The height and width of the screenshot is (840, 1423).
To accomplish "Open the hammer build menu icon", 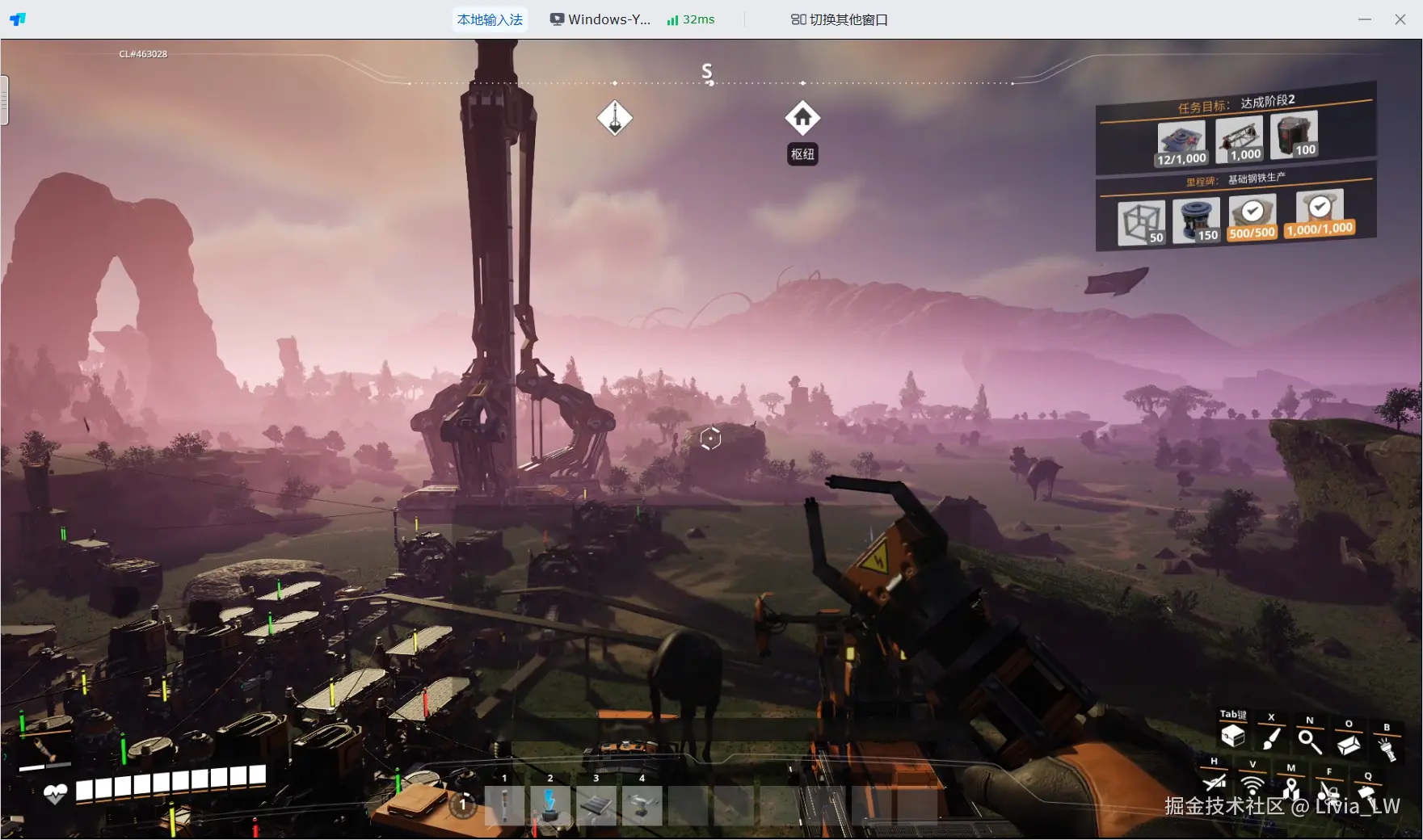I will (x=1367, y=794).
